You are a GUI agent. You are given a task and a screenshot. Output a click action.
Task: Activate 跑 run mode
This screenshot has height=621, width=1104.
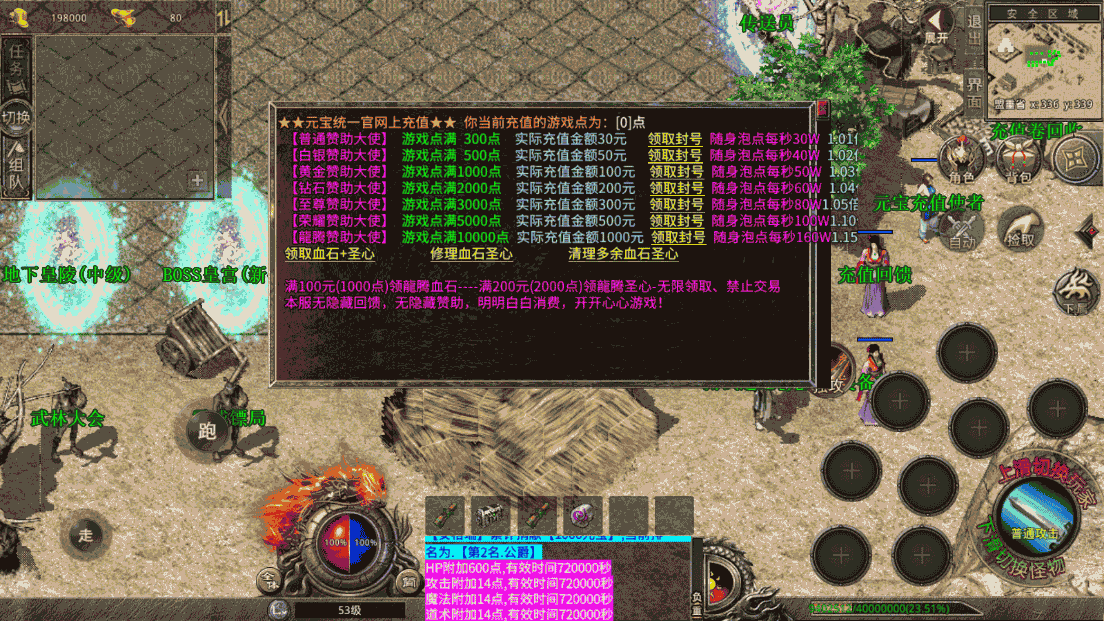[x=207, y=431]
